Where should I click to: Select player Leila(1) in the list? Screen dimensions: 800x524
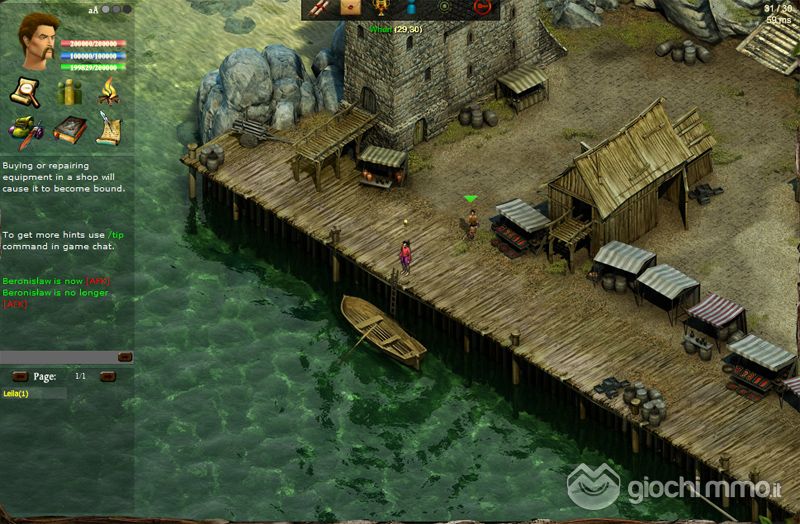[x=17, y=394]
